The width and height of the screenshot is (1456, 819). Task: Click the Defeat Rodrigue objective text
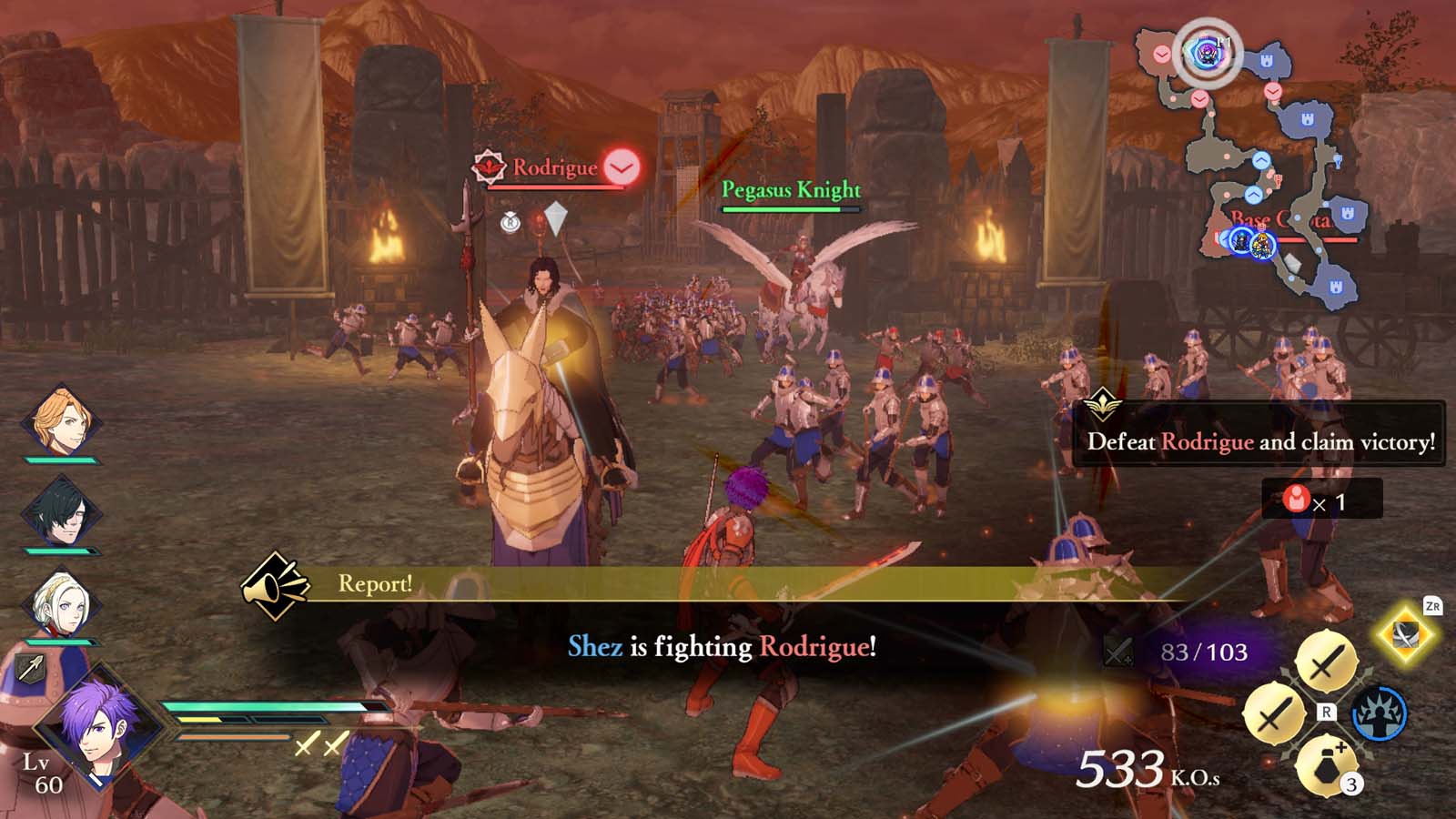(x=1260, y=443)
